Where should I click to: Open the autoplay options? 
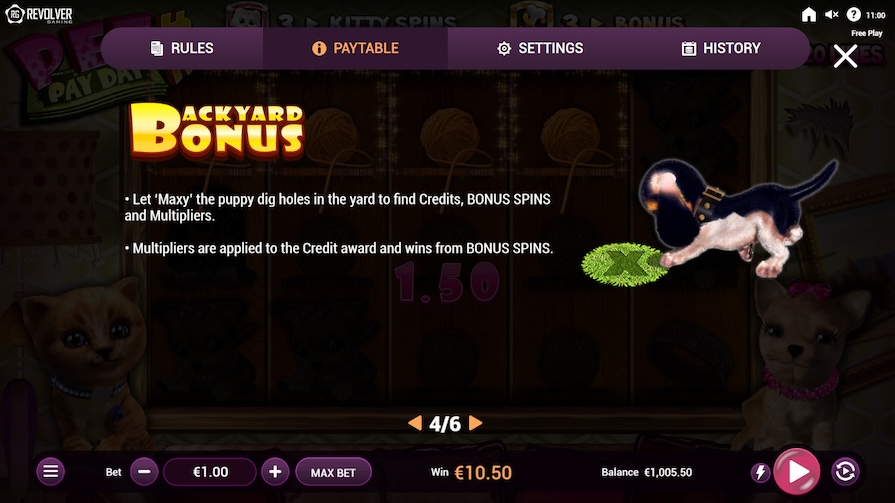click(844, 471)
